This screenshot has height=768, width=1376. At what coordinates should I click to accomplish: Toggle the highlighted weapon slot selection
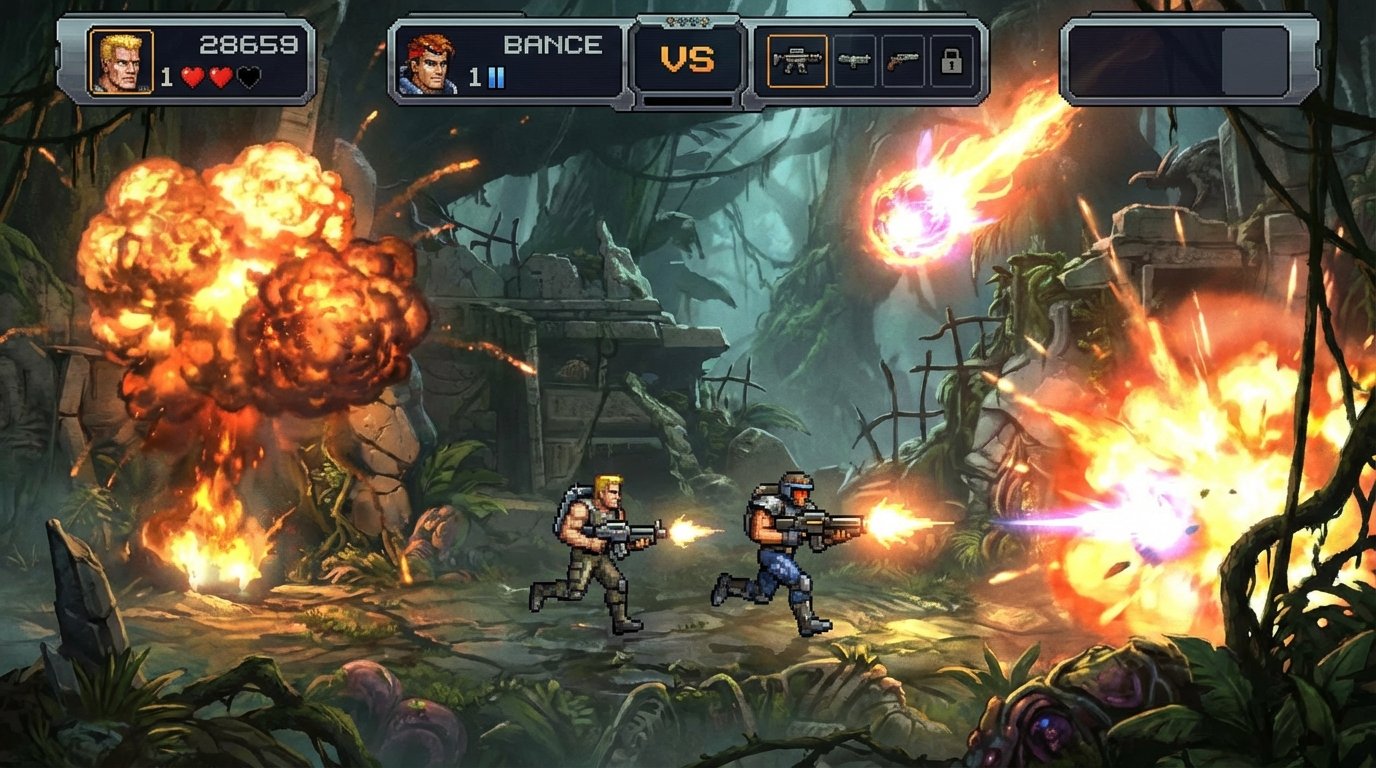click(798, 60)
